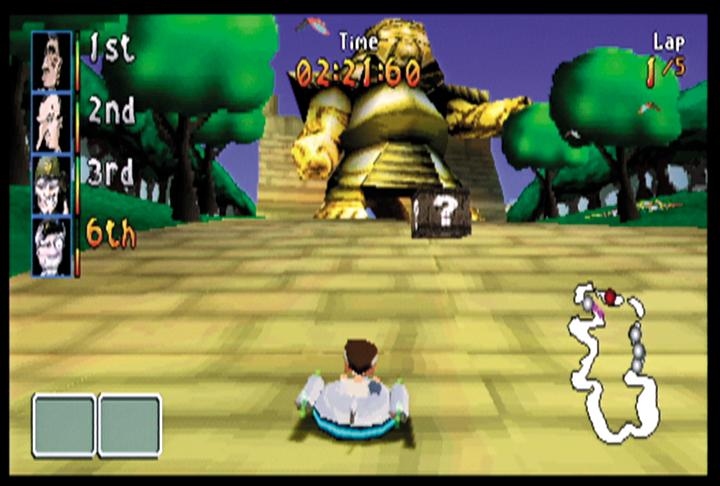Screen dimensions: 720x486
Task: Choose the 3rd place racer portrait
Action: click(x=51, y=184)
